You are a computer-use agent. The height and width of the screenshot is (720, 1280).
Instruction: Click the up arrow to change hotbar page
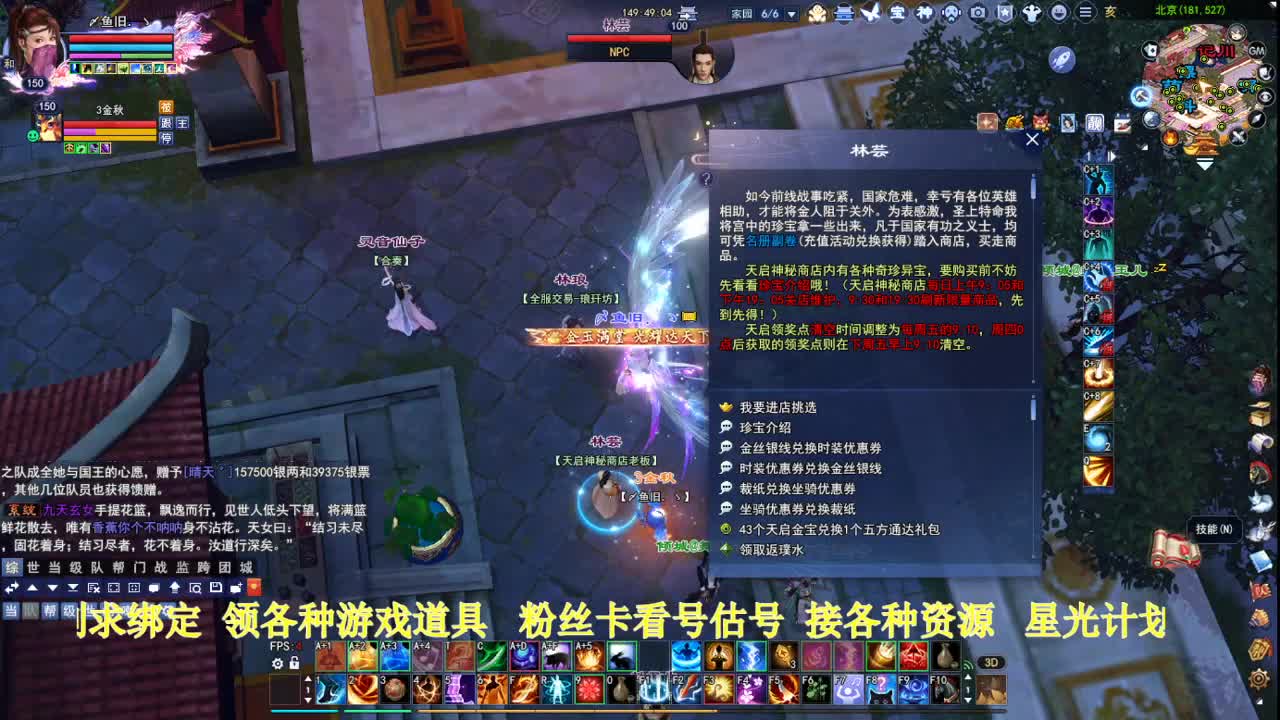click(309, 678)
